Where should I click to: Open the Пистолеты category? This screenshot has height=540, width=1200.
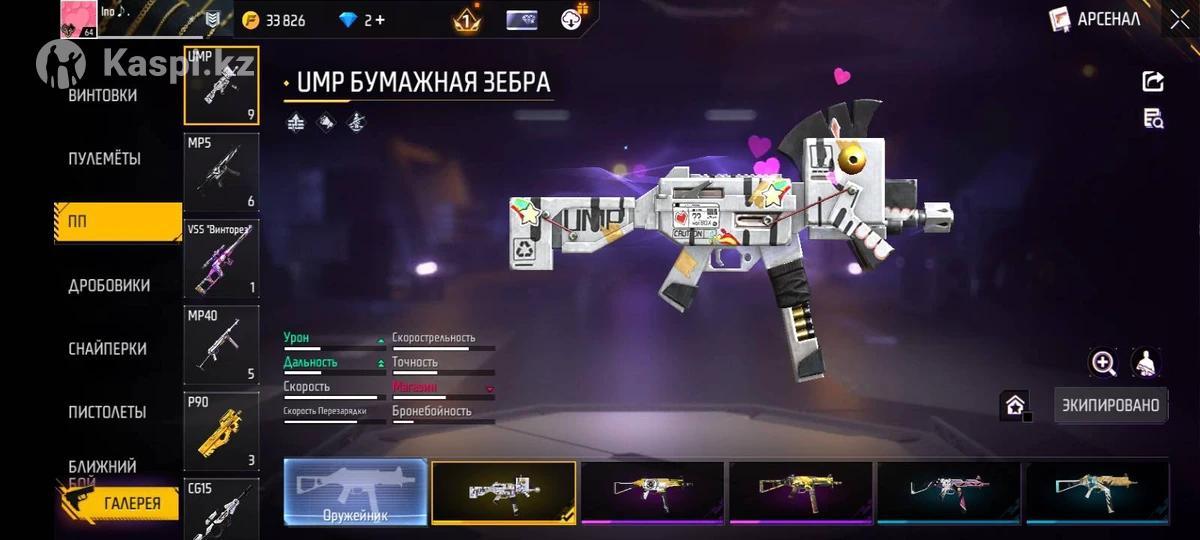pyautogui.click(x=107, y=412)
